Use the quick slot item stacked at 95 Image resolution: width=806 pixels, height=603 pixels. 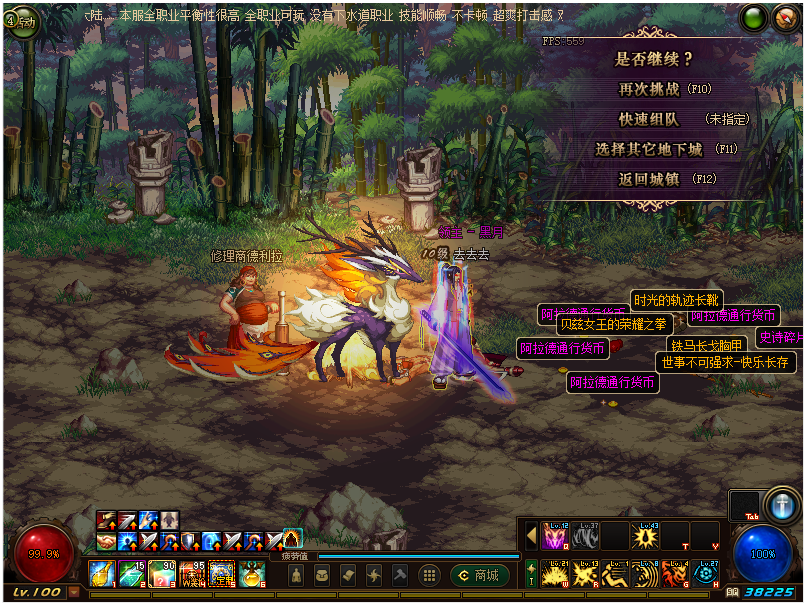pos(192,573)
